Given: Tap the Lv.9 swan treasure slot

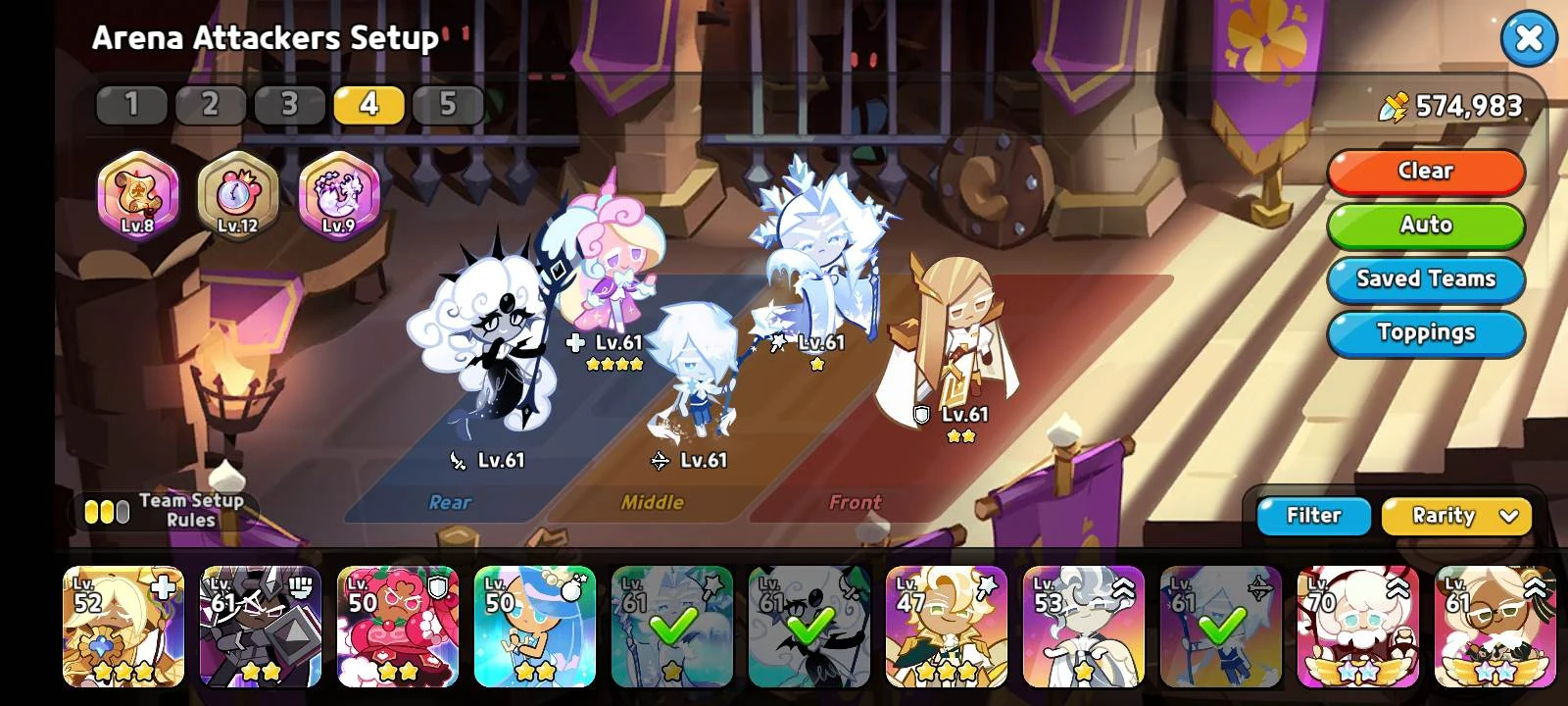Looking at the screenshot, I should (x=338, y=196).
